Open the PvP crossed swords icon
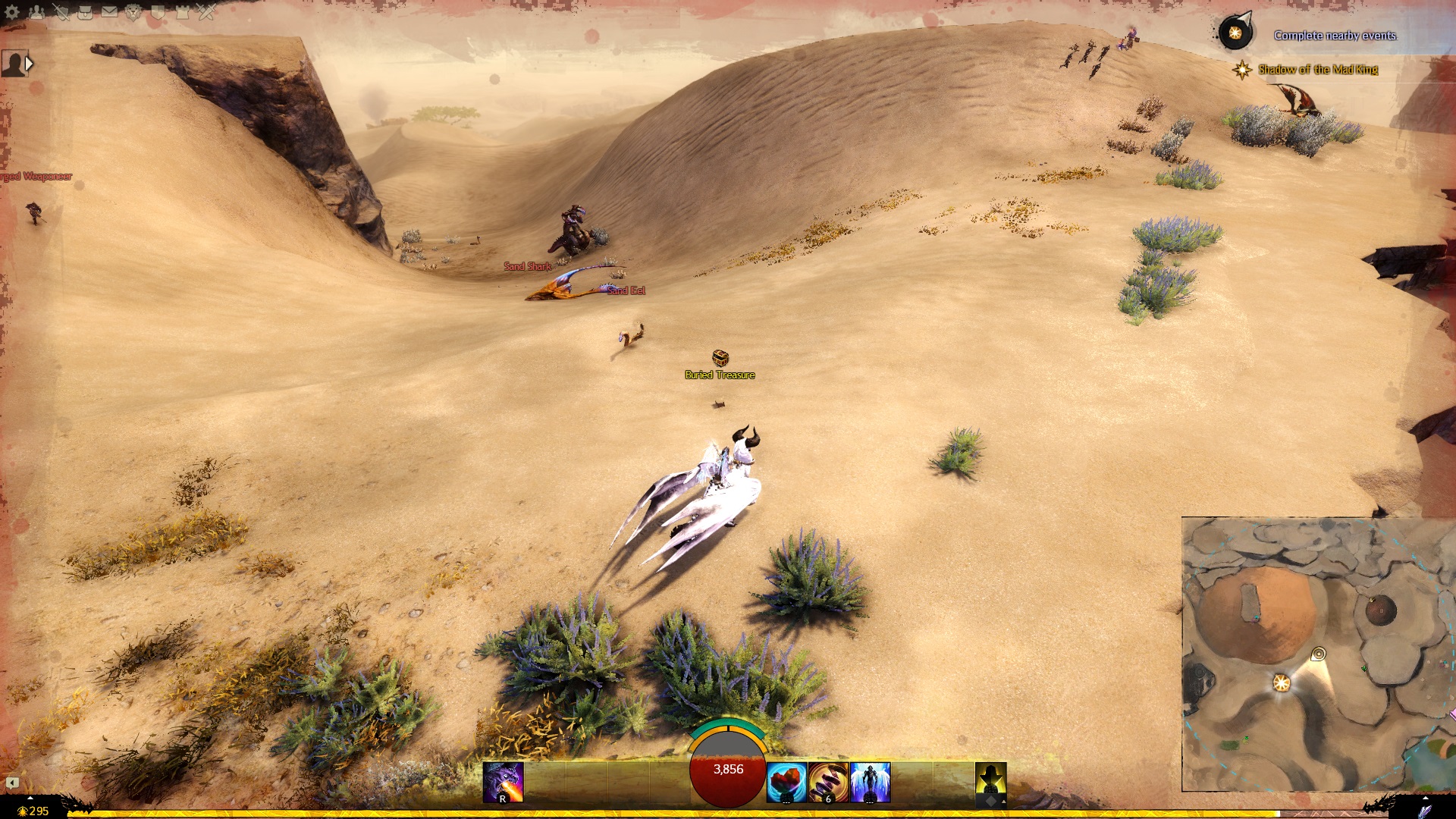 (206, 11)
